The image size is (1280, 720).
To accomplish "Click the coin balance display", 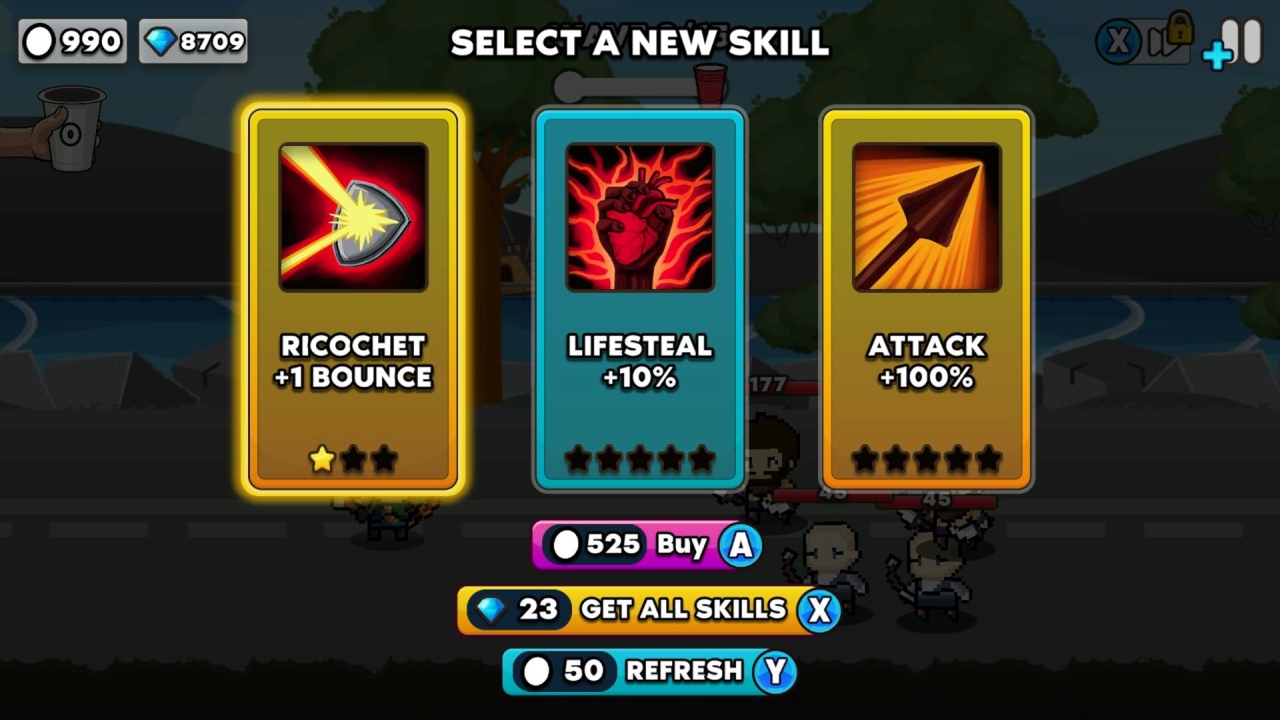I will pos(71,41).
